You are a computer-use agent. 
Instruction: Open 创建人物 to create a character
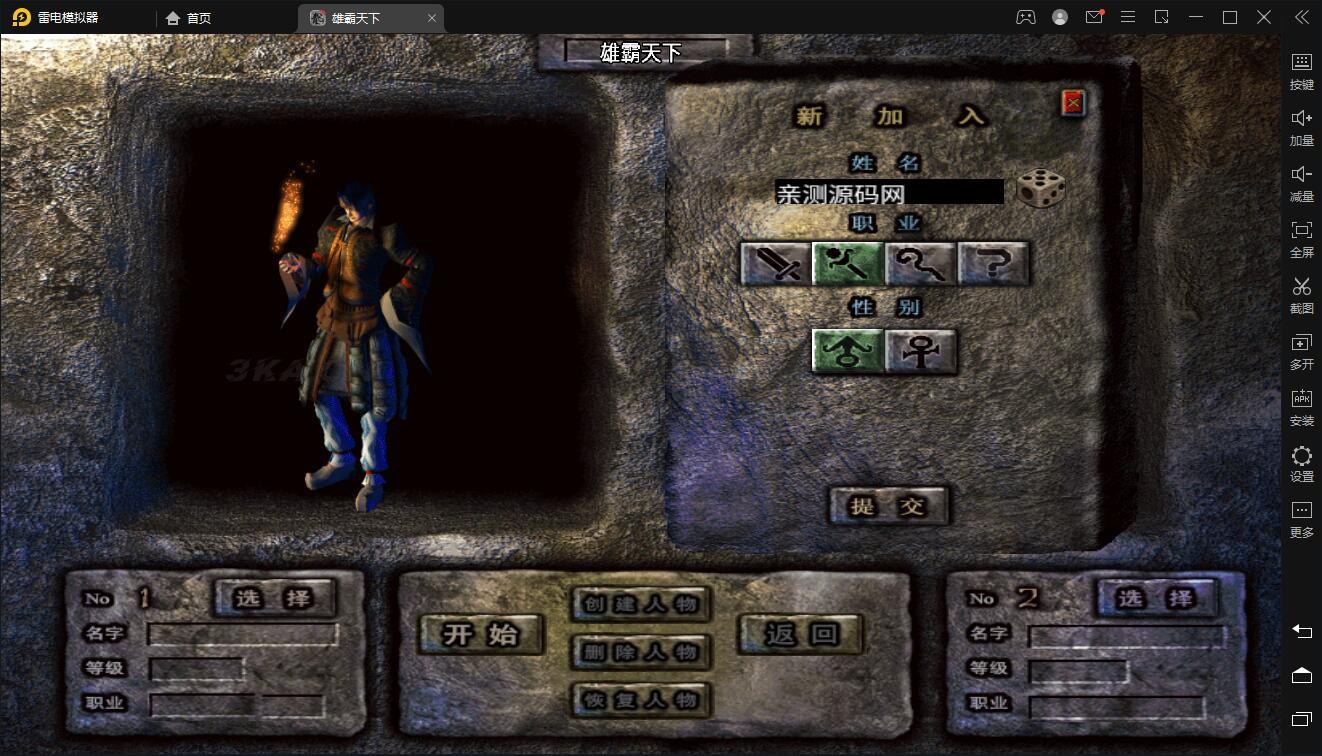(641, 604)
